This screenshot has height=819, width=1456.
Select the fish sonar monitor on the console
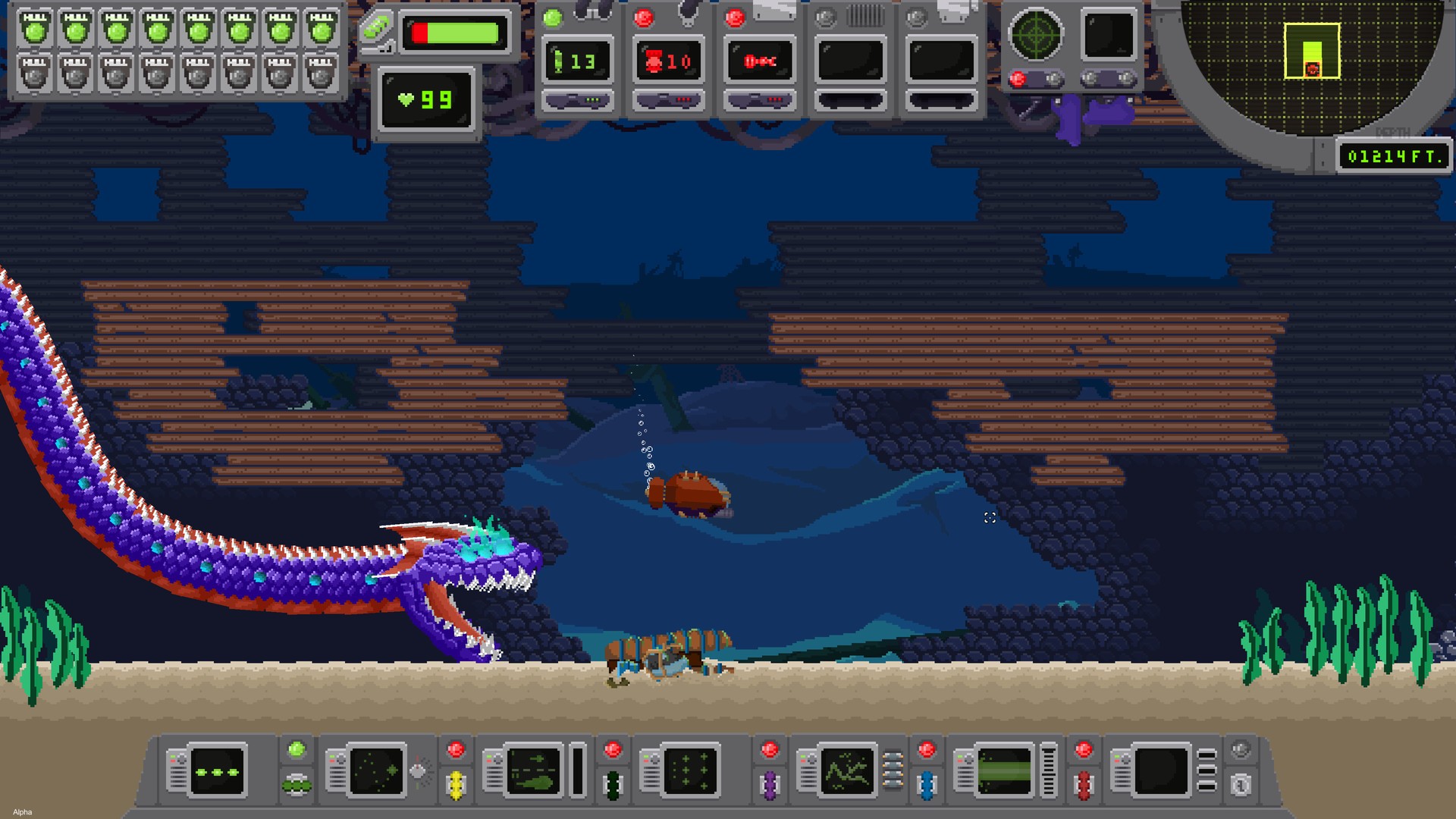coord(531,770)
